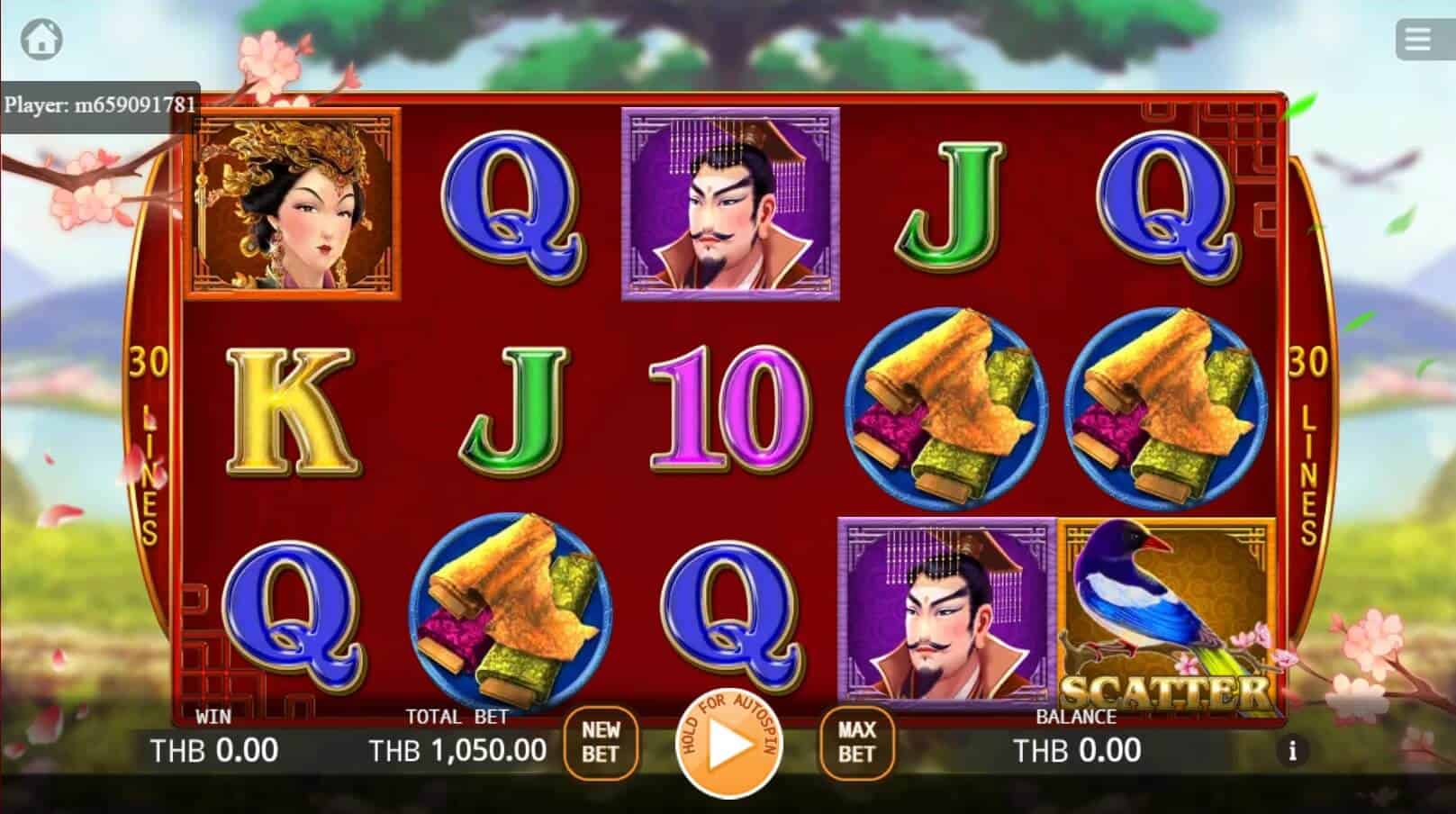Click the Player ID label top left
Screen dimensions: 1456x814
(99, 103)
